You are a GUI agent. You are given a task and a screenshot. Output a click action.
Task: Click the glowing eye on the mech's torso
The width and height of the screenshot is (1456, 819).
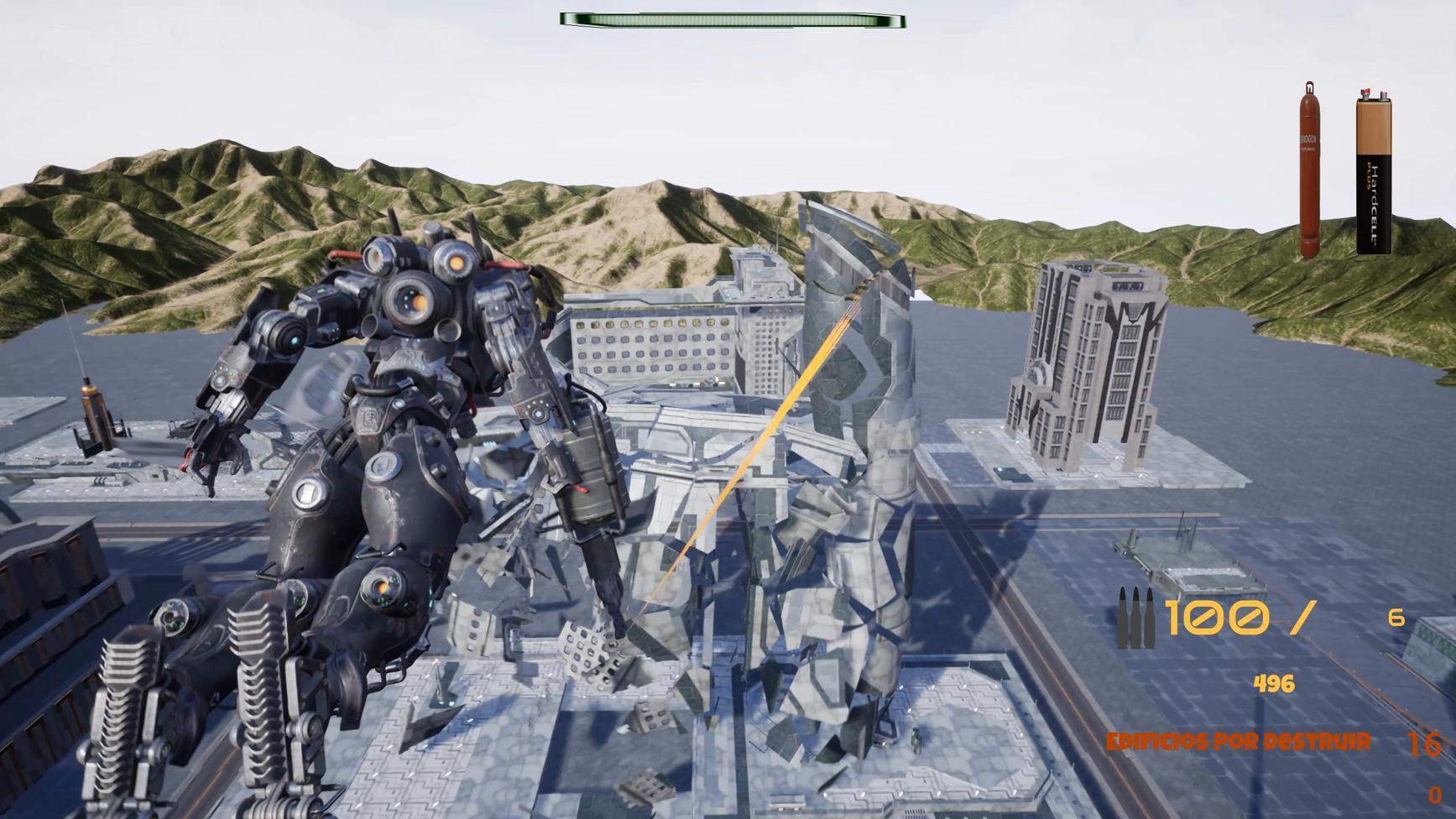(382, 587)
